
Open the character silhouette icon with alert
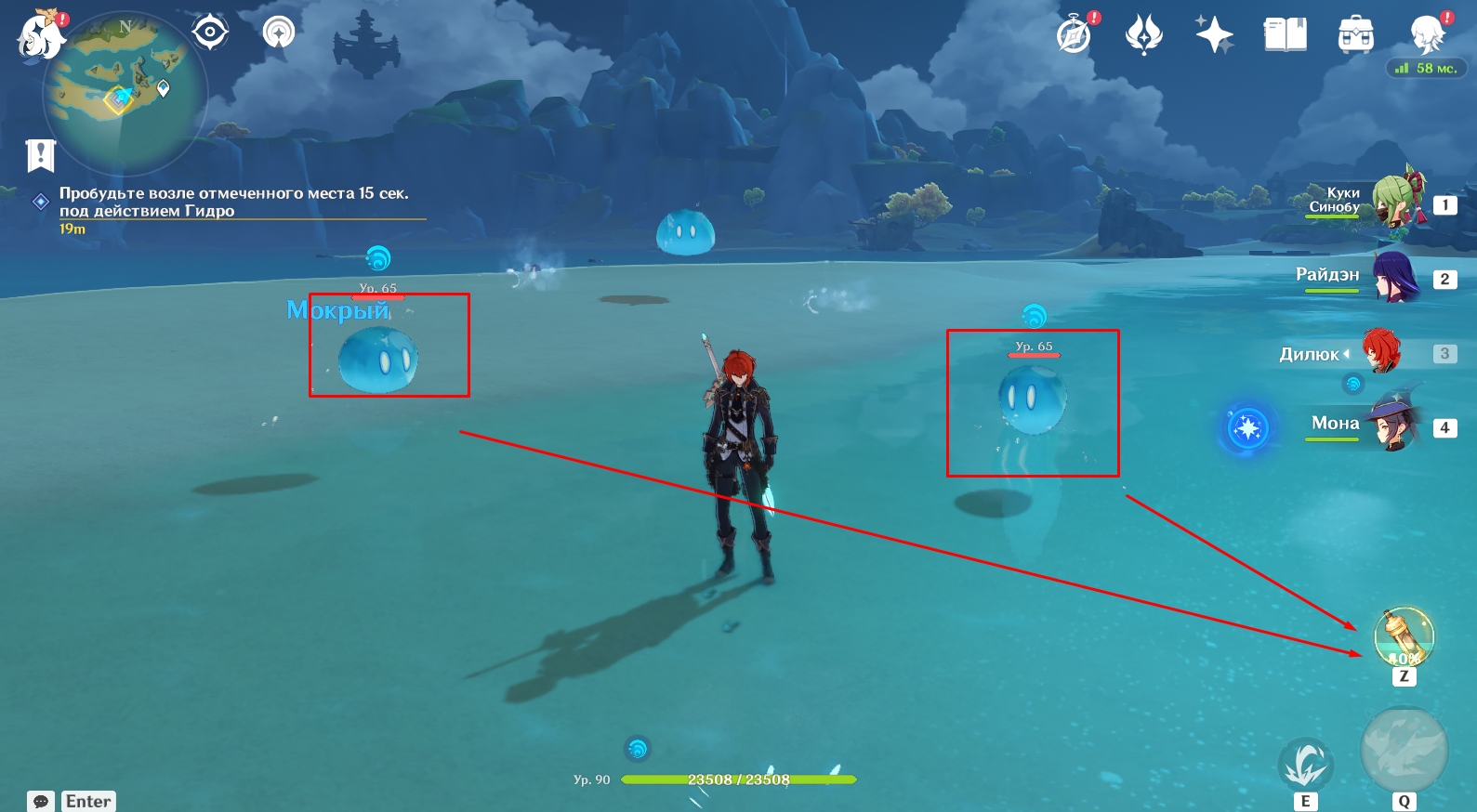[x=1427, y=33]
